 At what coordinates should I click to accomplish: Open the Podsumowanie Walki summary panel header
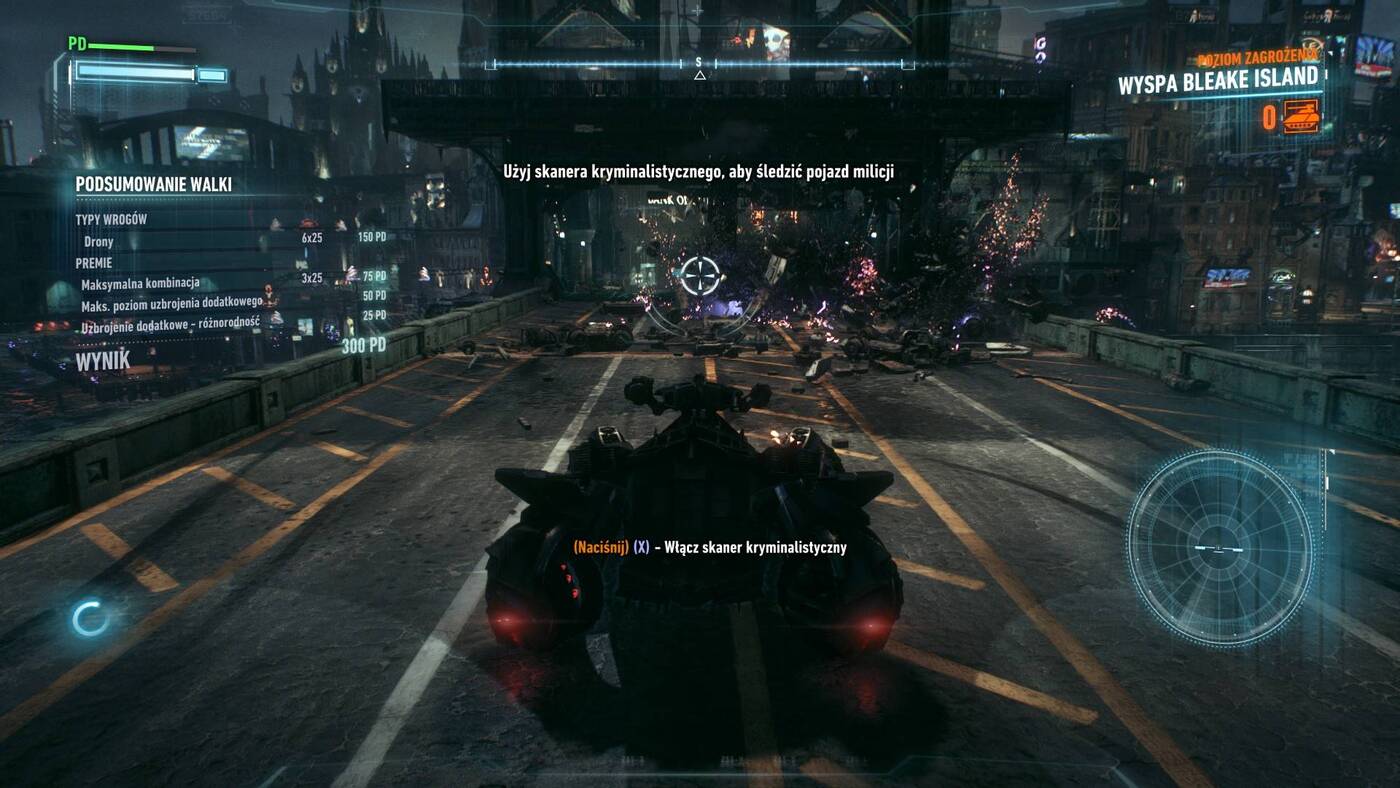tap(154, 184)
